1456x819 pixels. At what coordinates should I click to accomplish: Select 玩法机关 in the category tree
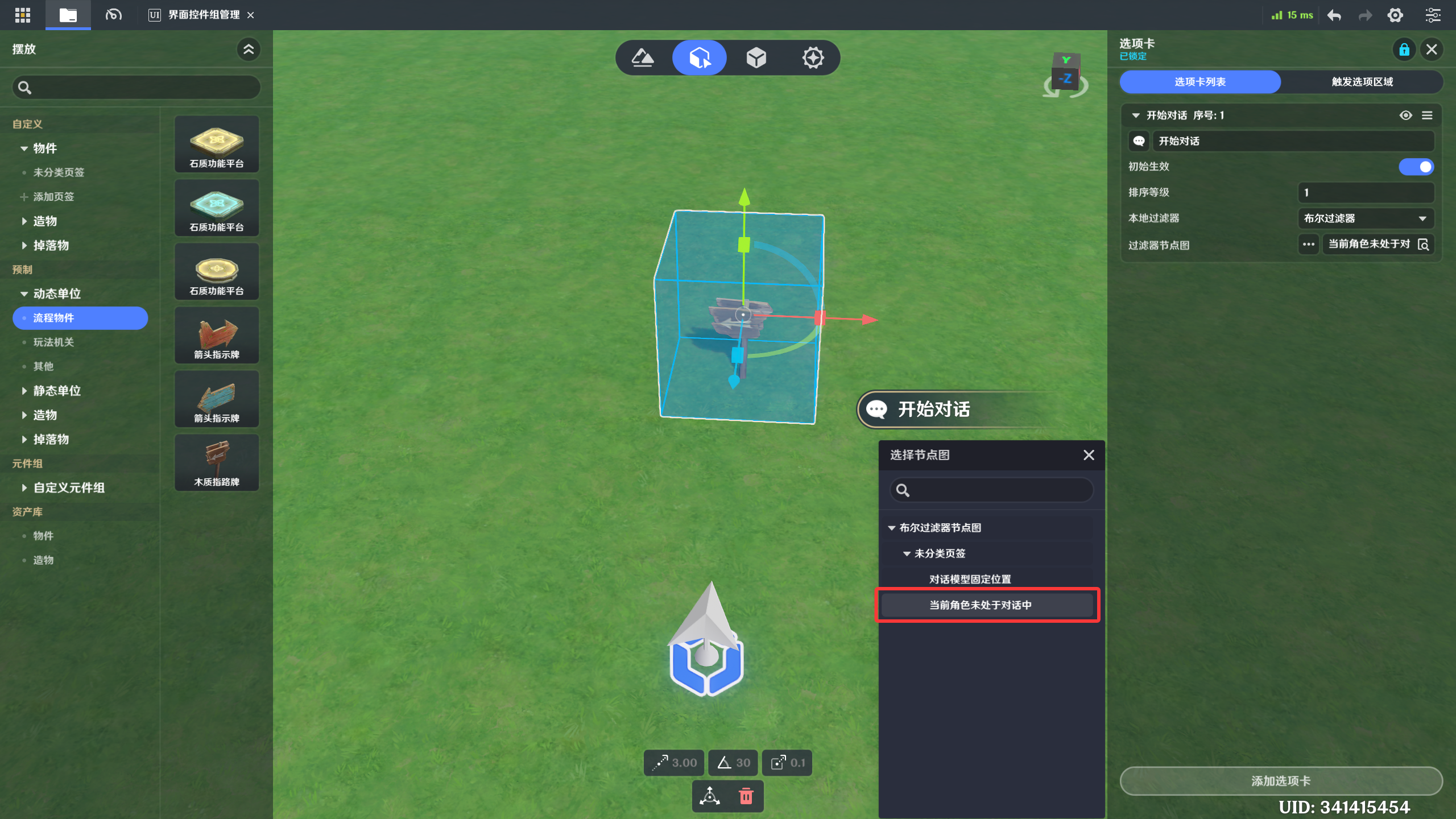53,342
